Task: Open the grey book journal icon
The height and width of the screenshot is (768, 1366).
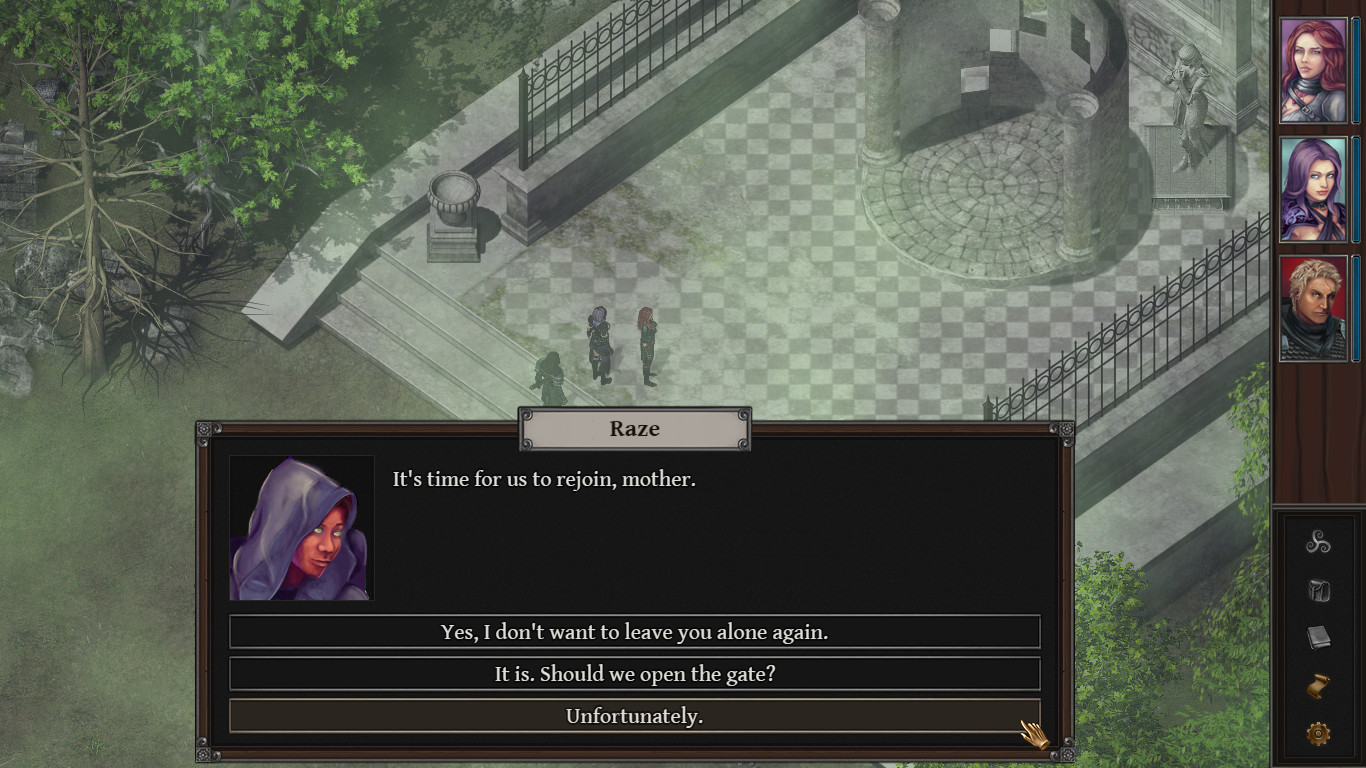Action: coord(1318,638)
